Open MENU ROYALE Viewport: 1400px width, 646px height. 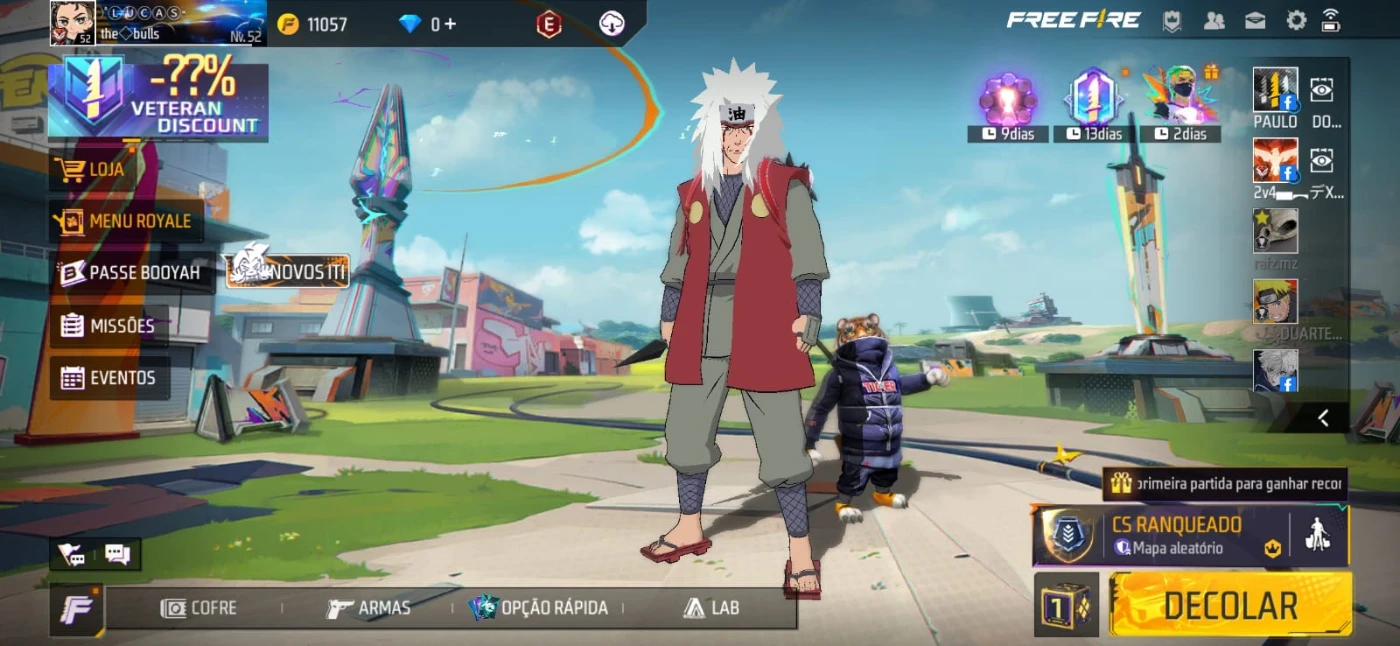click(x=125, y=221)
